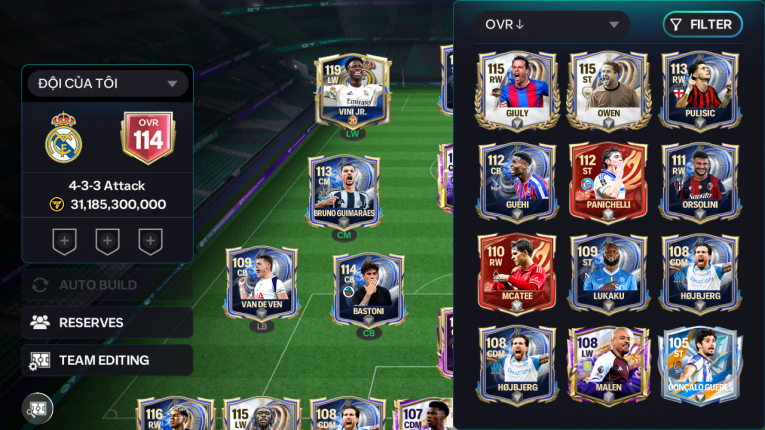
Task: Pick the Lukaku player card
Action: 608,272
